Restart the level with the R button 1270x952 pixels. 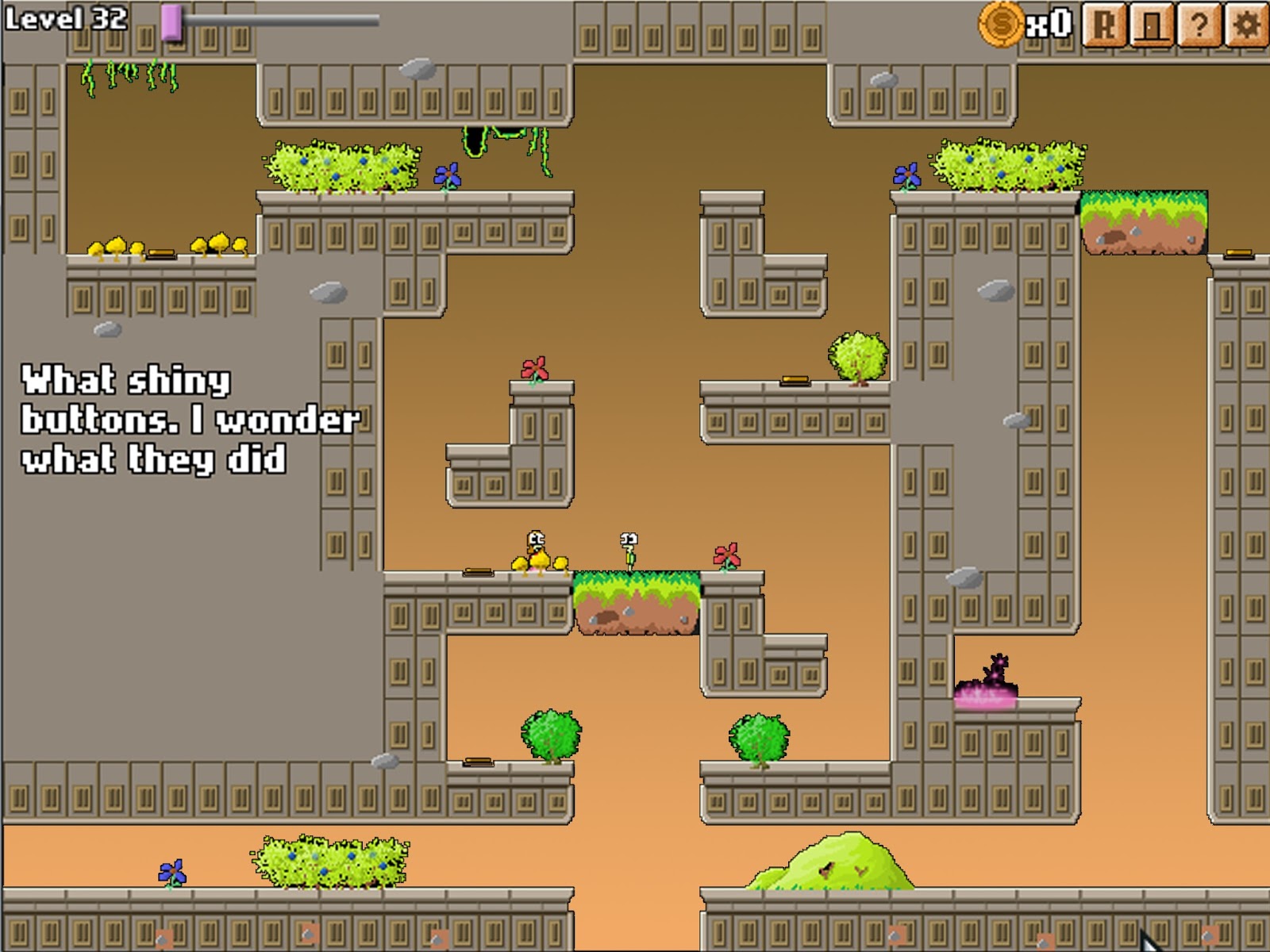[x=1104, y=25]
